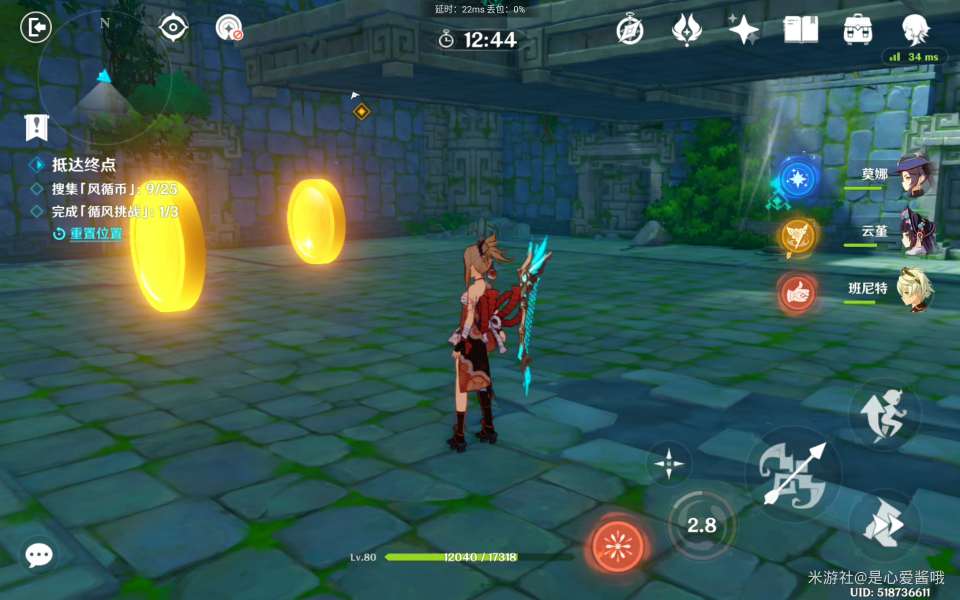
Task: Toggle the quest tracker bookmark icon
Action: (37, 127)
